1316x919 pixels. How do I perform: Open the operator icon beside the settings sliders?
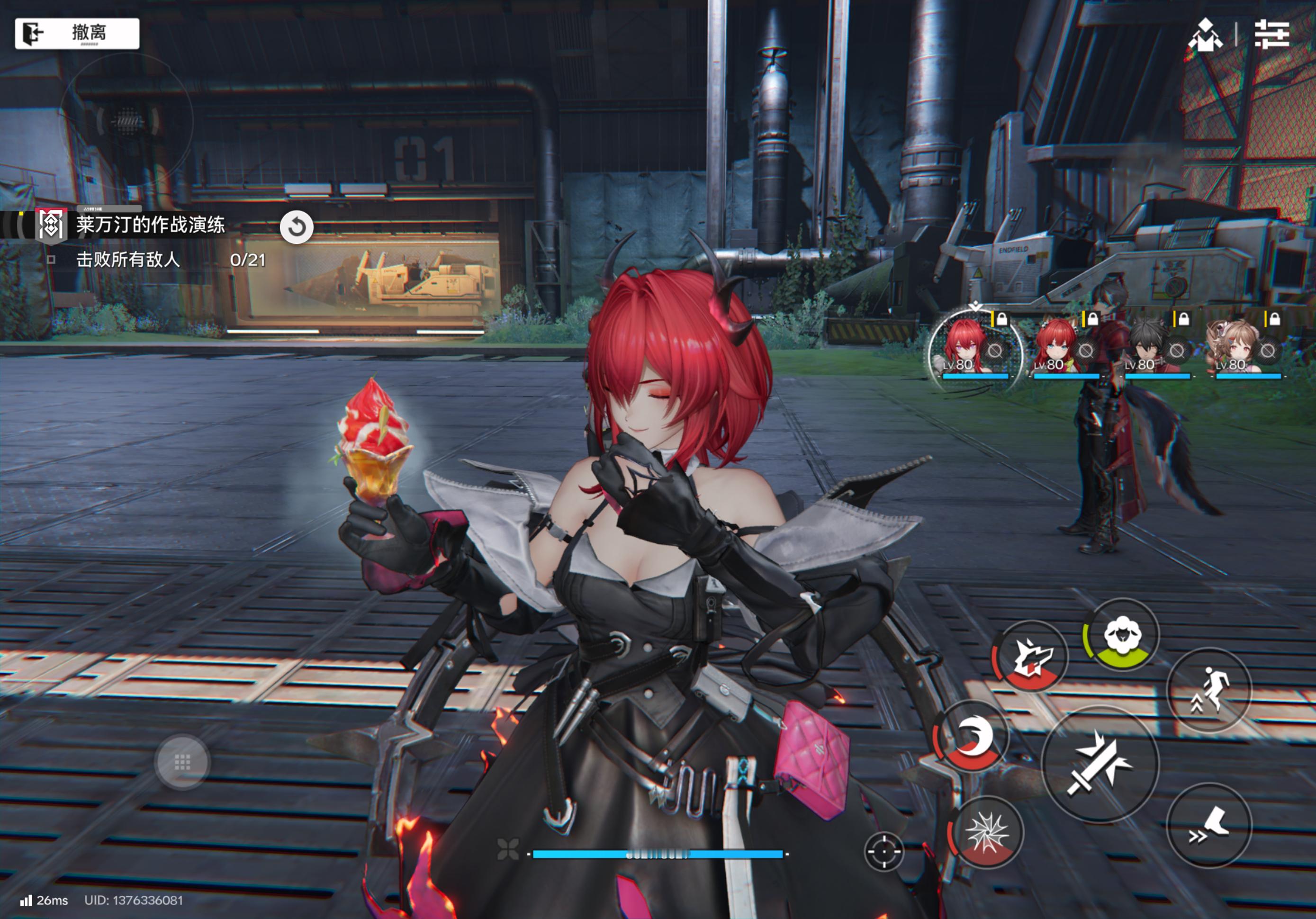tap(1205, 35)
